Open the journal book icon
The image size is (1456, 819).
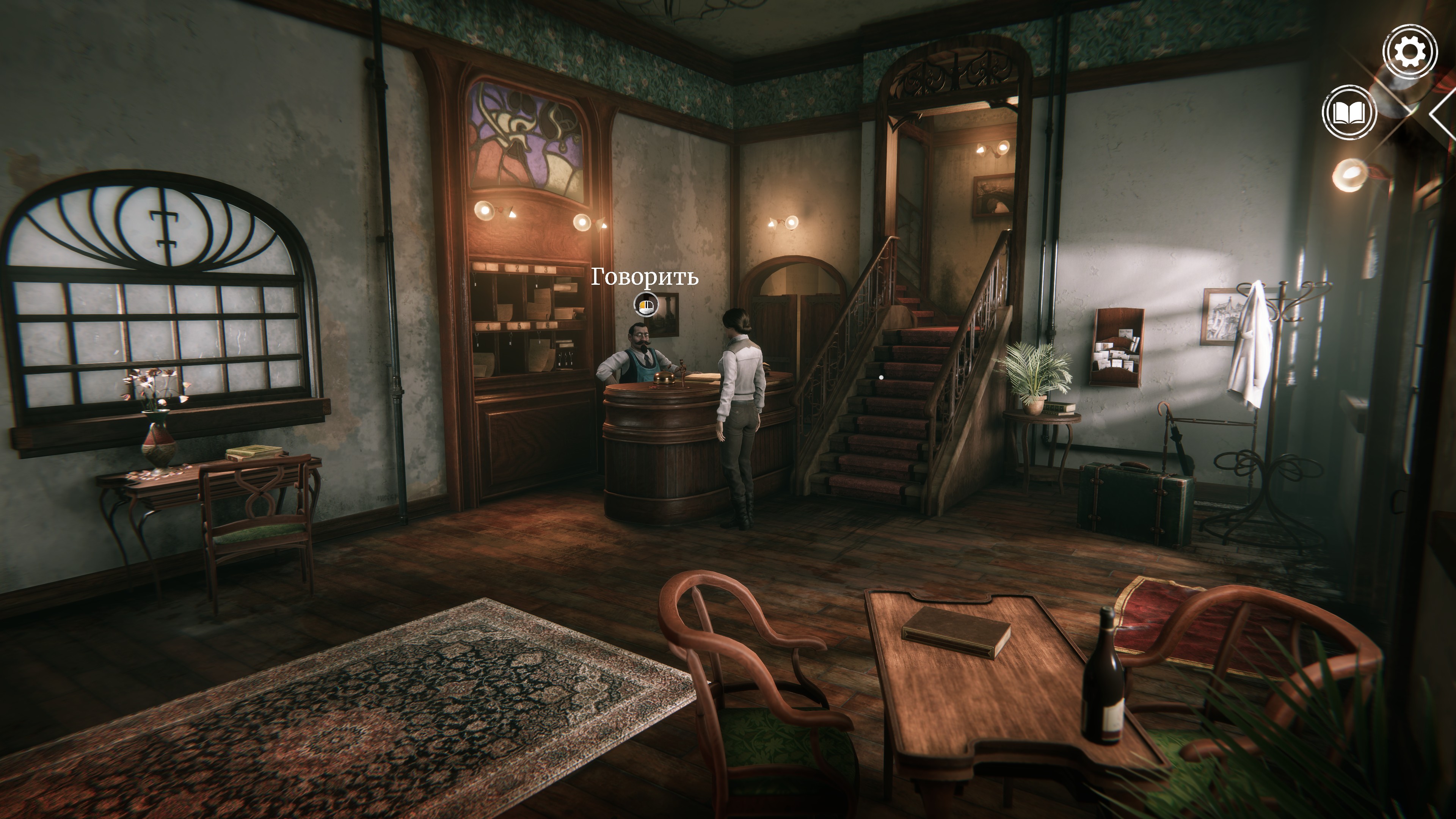1349,113
